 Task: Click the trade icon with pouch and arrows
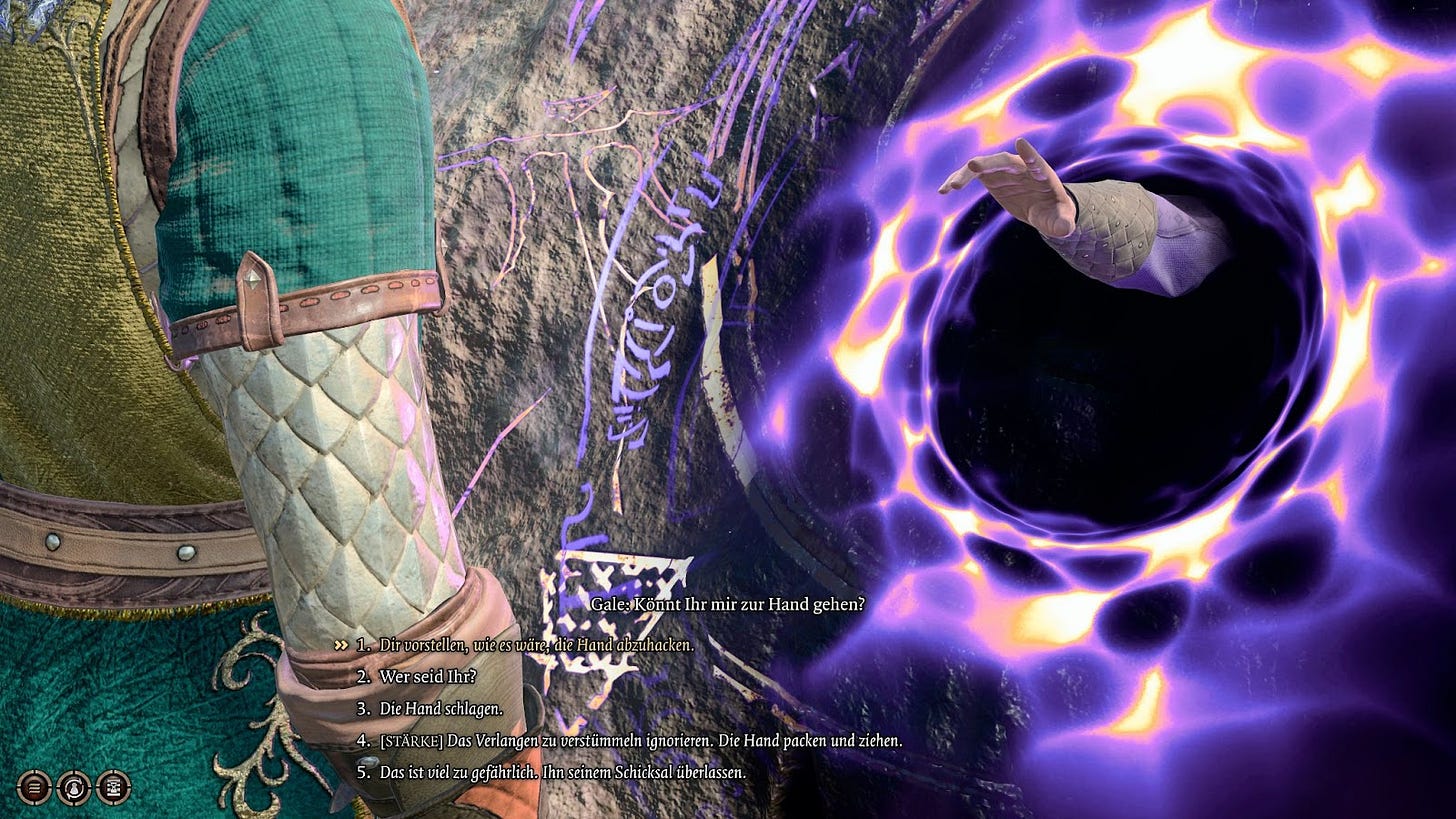[73, 787]
